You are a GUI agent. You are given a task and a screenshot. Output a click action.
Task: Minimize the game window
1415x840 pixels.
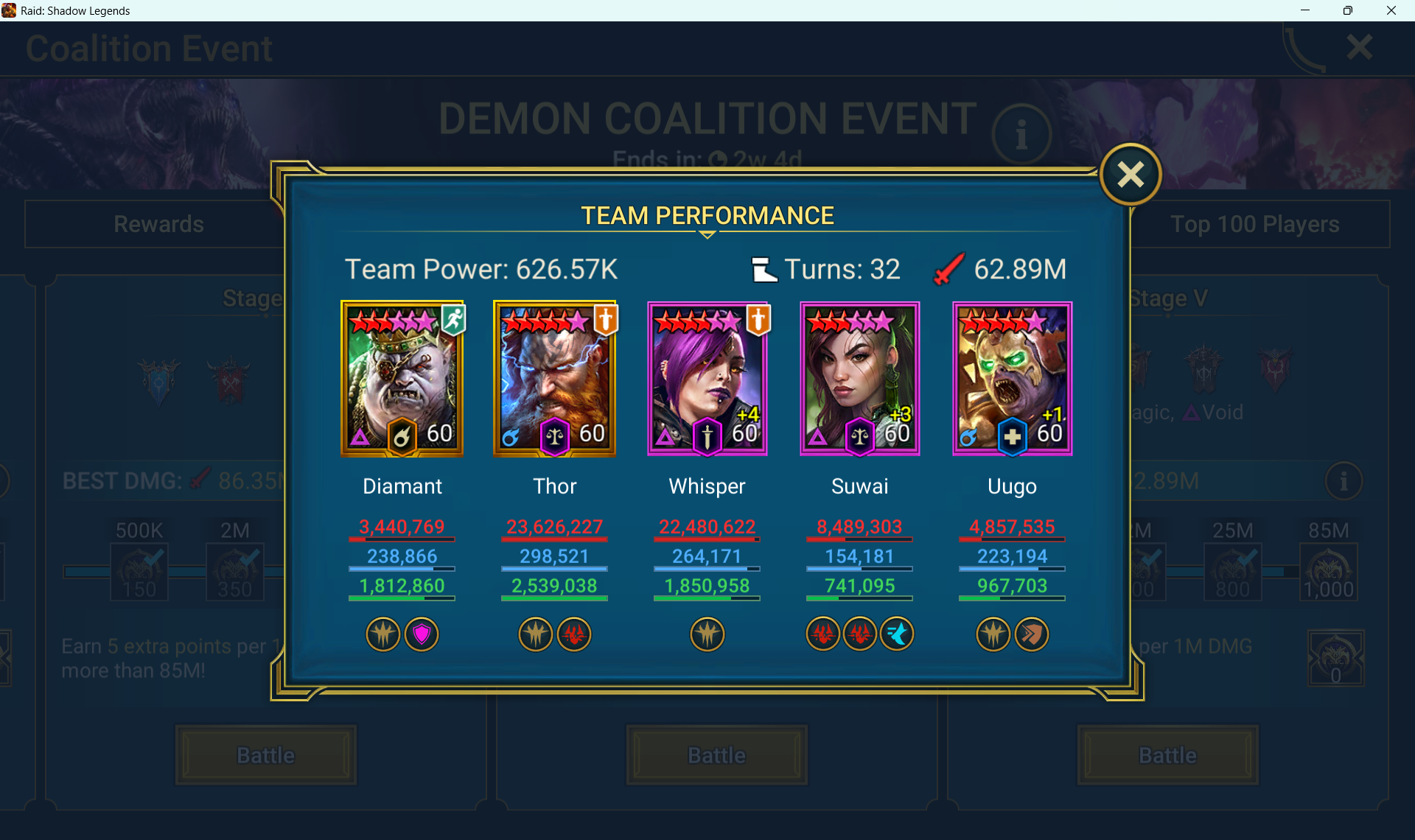(1305, 10)
